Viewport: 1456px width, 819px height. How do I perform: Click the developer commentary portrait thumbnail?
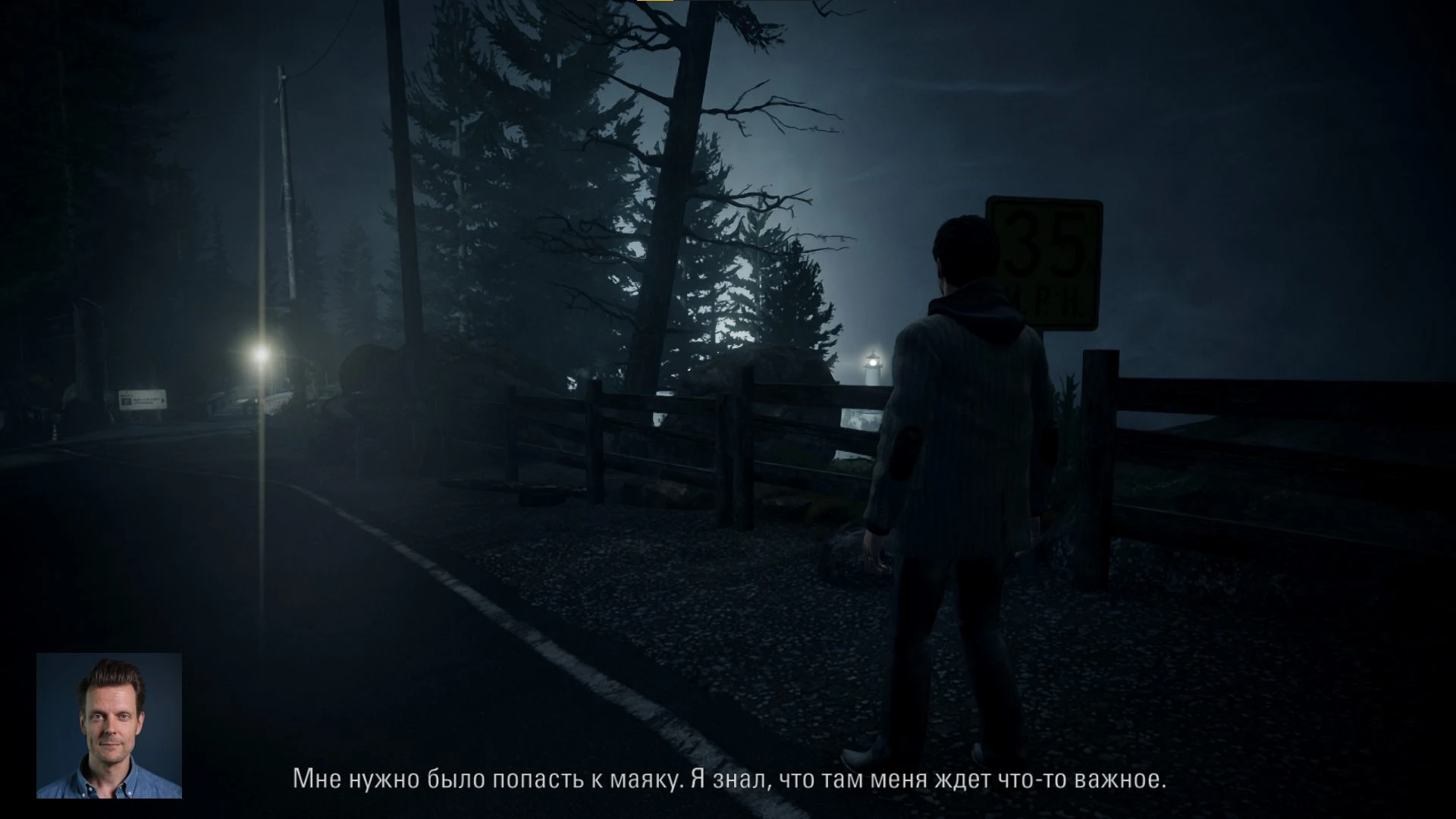(109, 725)
